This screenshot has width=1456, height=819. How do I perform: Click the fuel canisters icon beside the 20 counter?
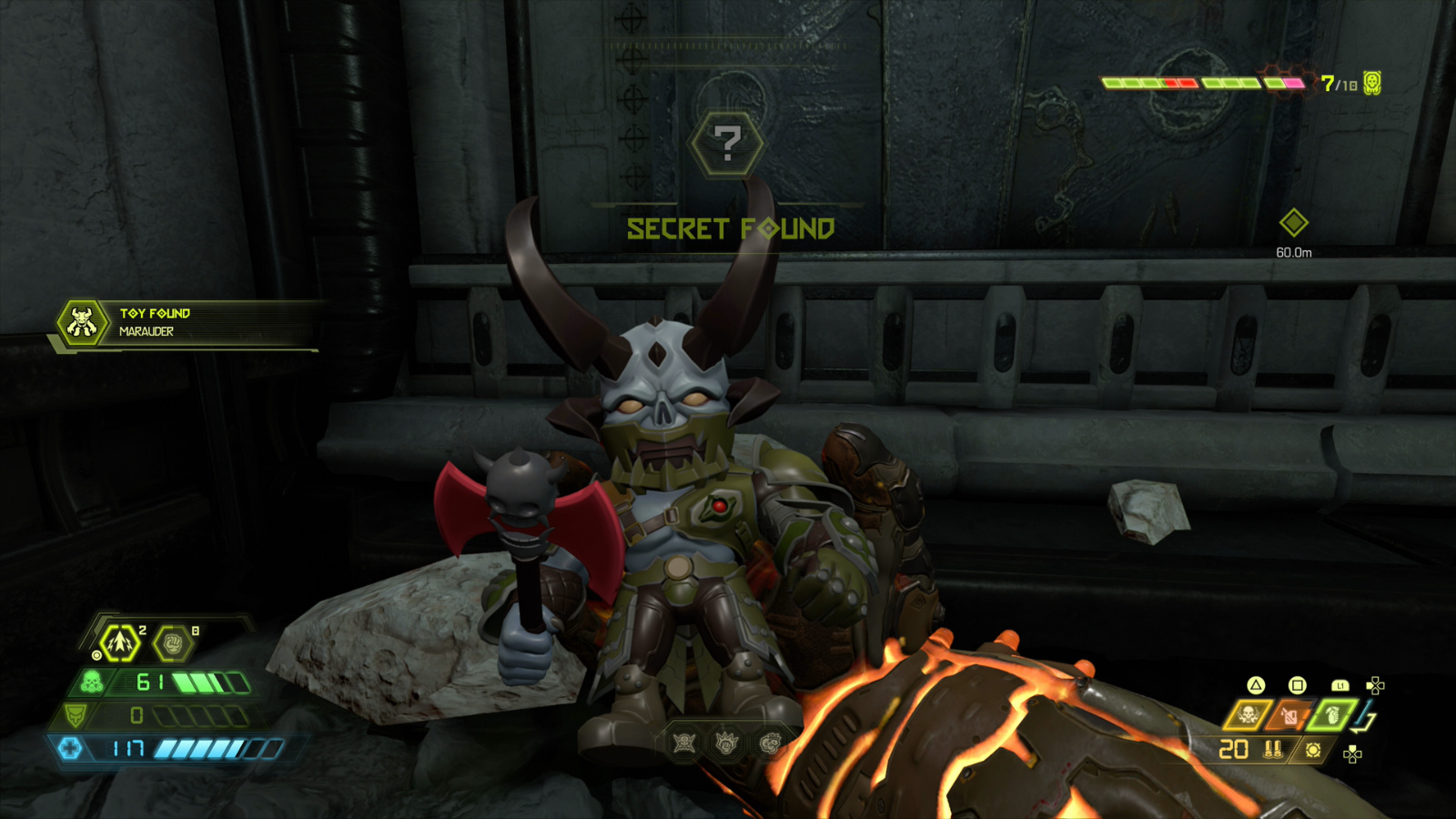(x=1272, y=750)
